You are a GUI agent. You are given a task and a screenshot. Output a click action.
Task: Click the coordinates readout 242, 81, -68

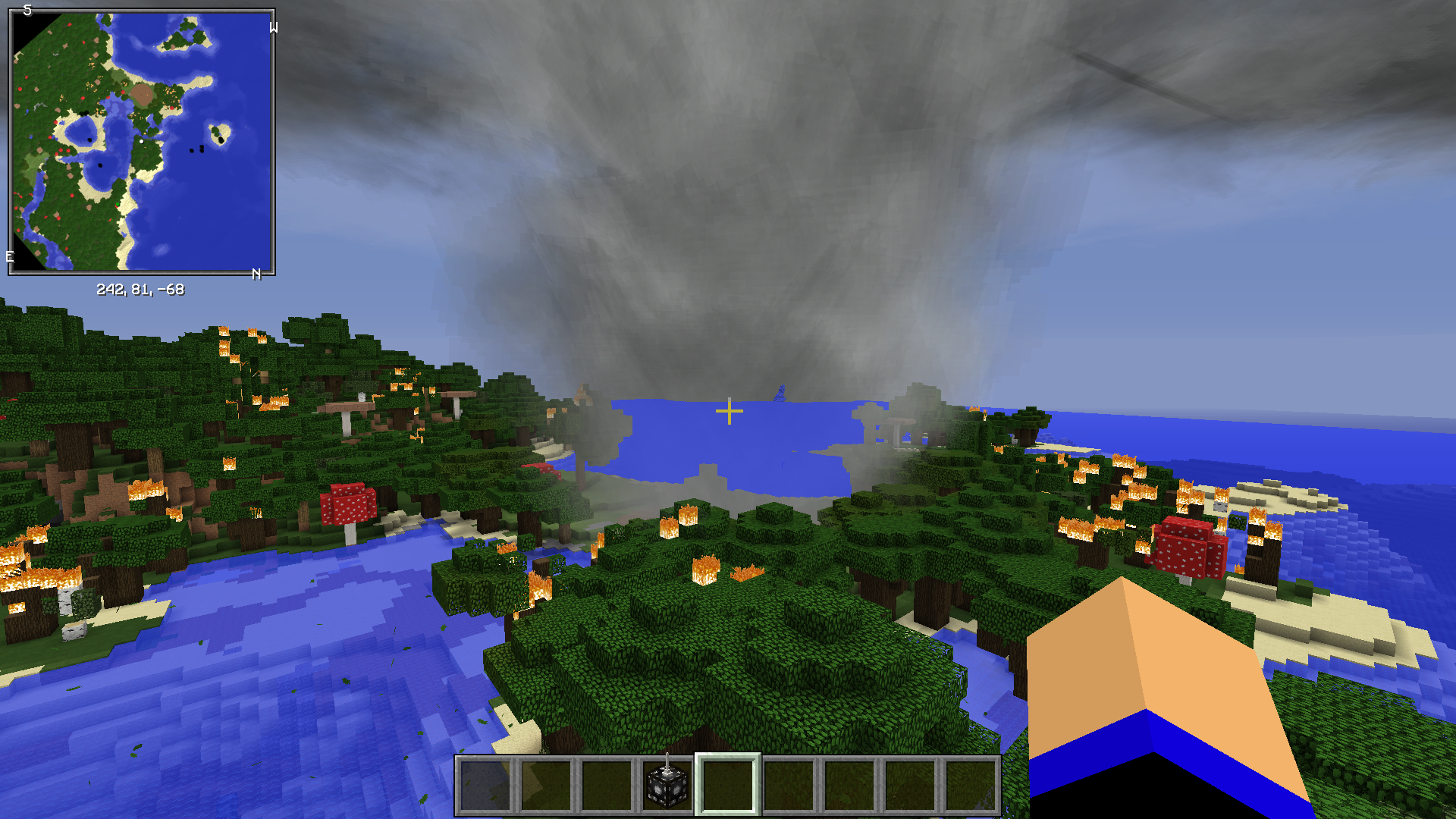141,289
